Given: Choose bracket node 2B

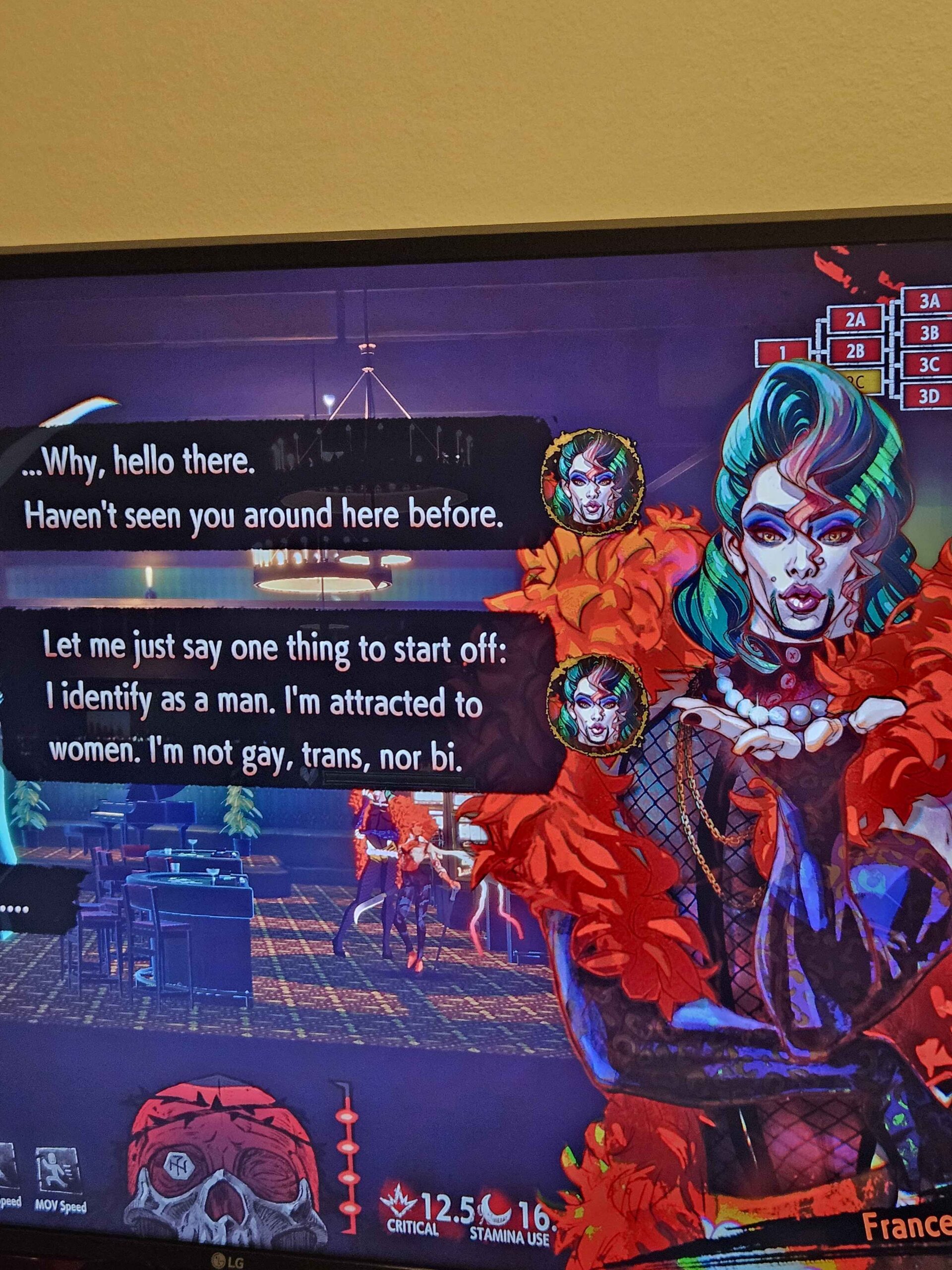Looking at the screenshot, I should point(855,351).
